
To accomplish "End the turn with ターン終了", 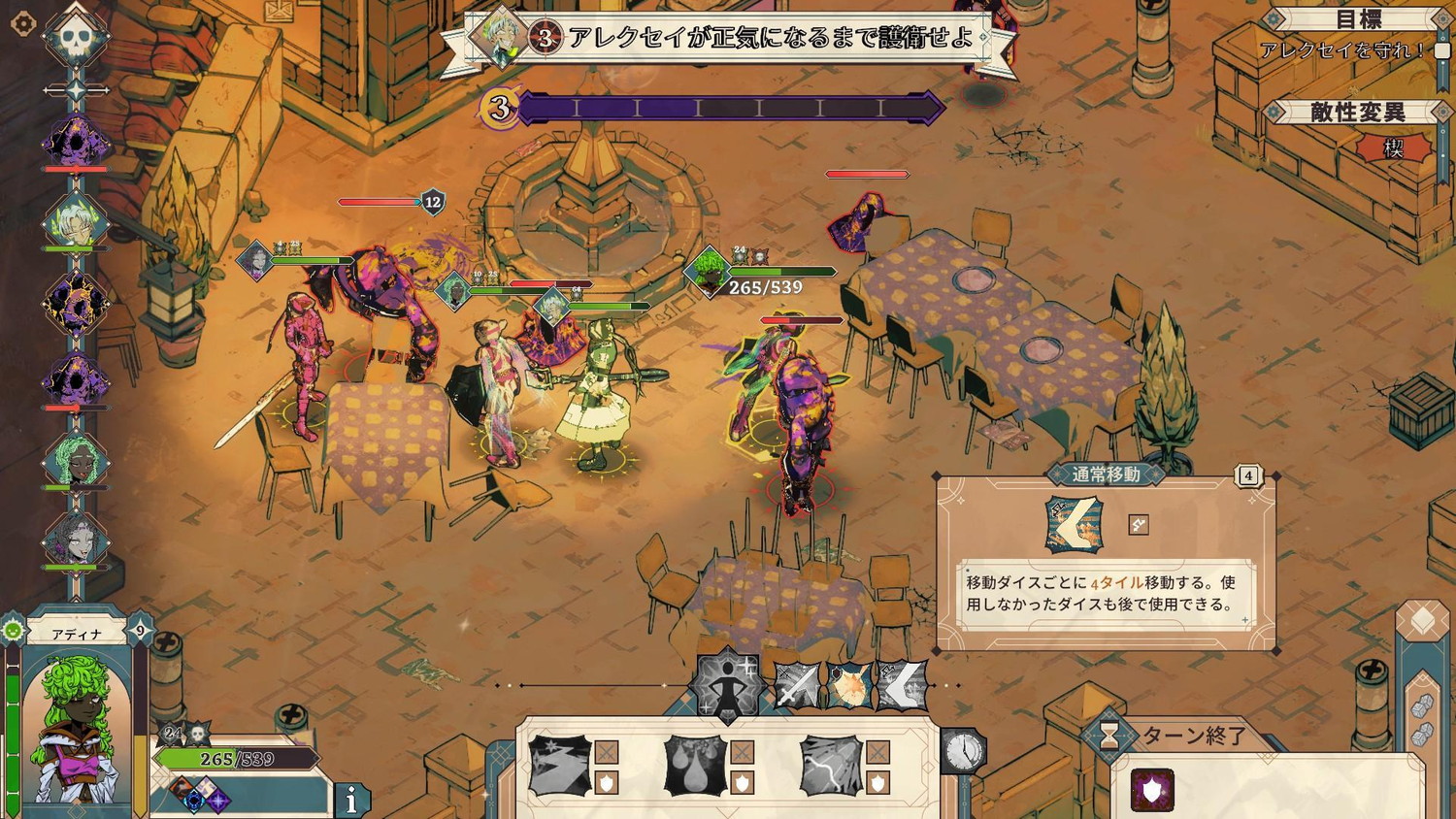I will click(x=1194, y=737).
